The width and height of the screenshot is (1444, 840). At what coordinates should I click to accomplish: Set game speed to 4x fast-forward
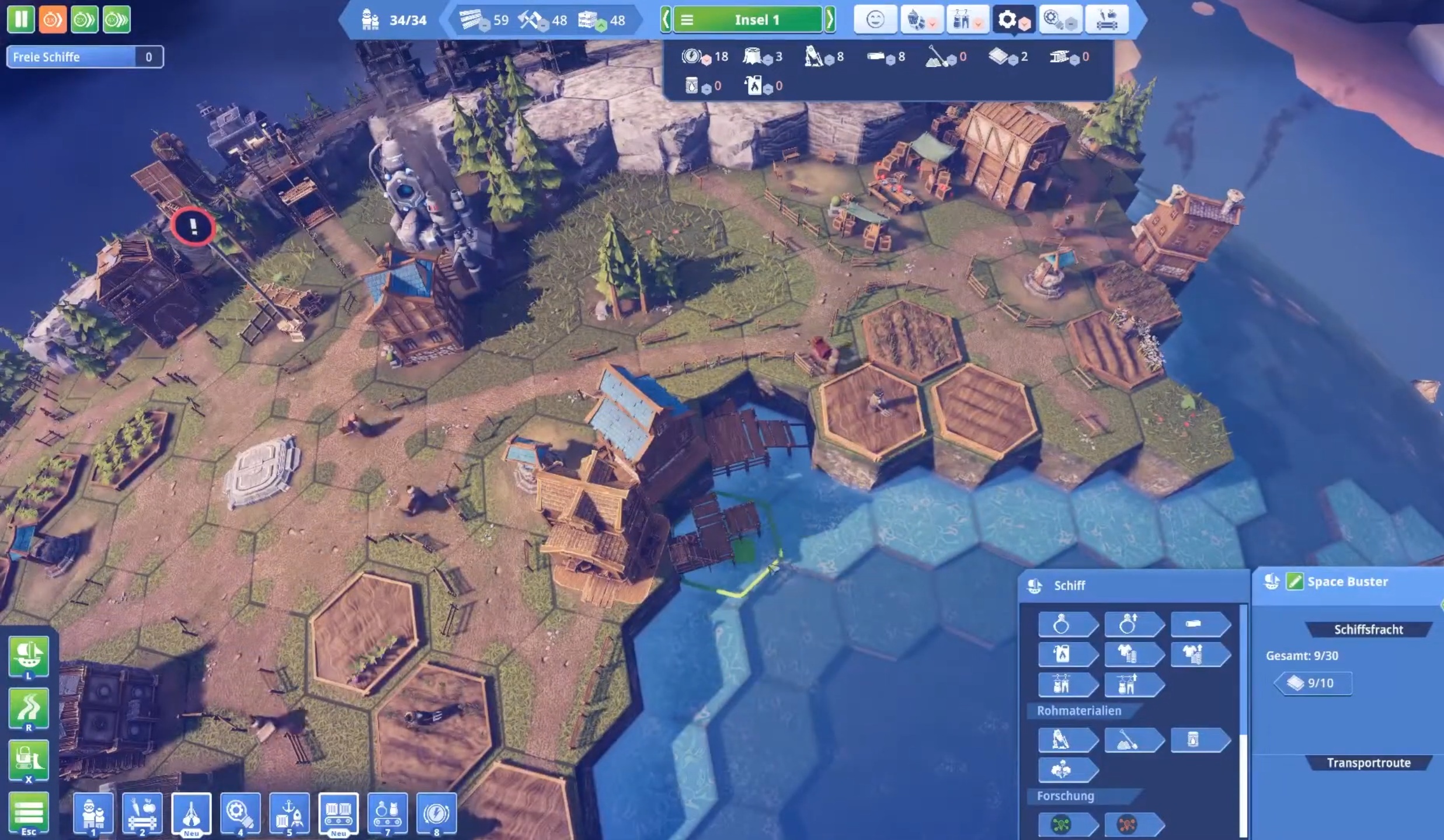click(116, 19)
